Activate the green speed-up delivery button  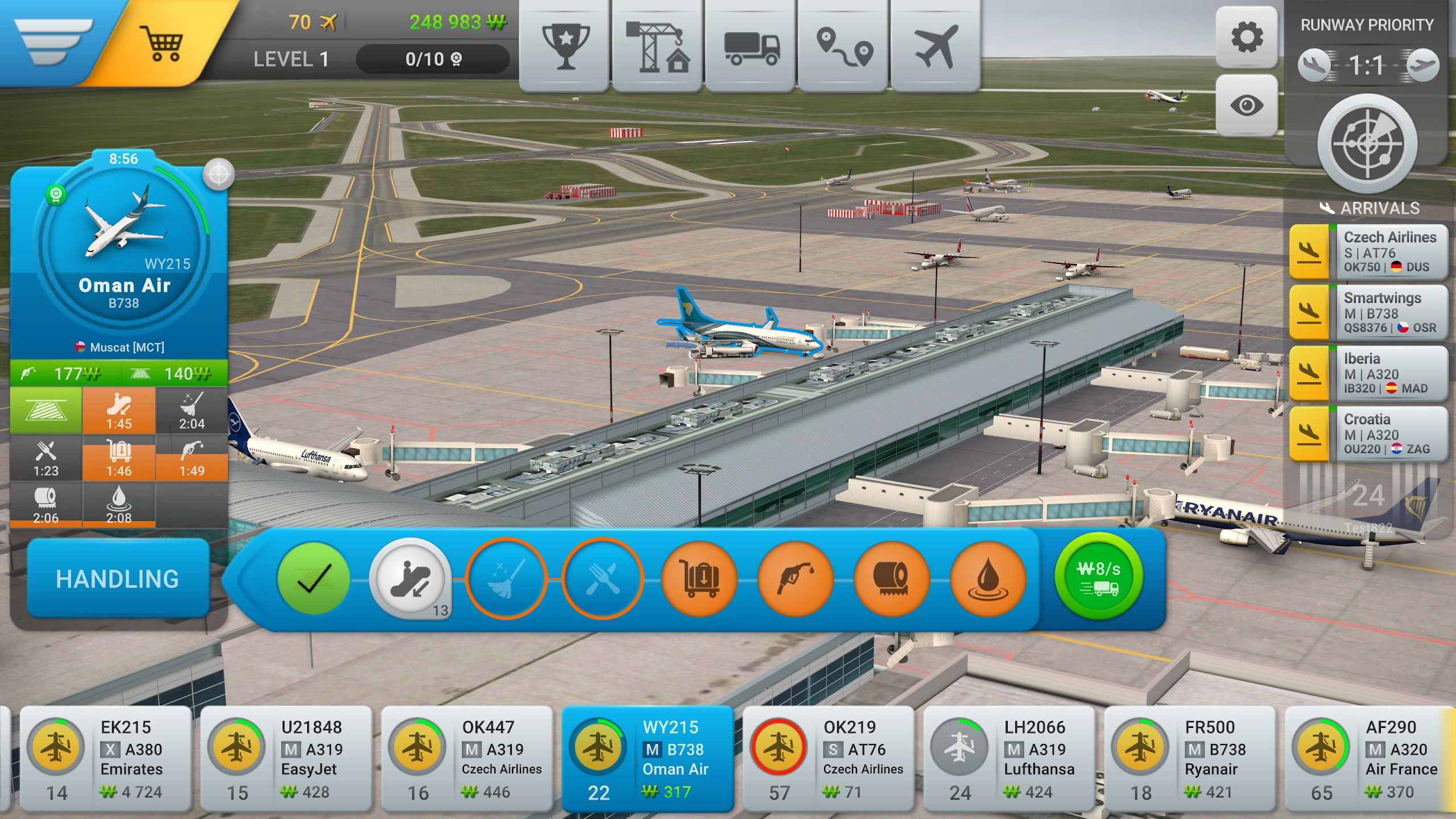click(1098, 577)
